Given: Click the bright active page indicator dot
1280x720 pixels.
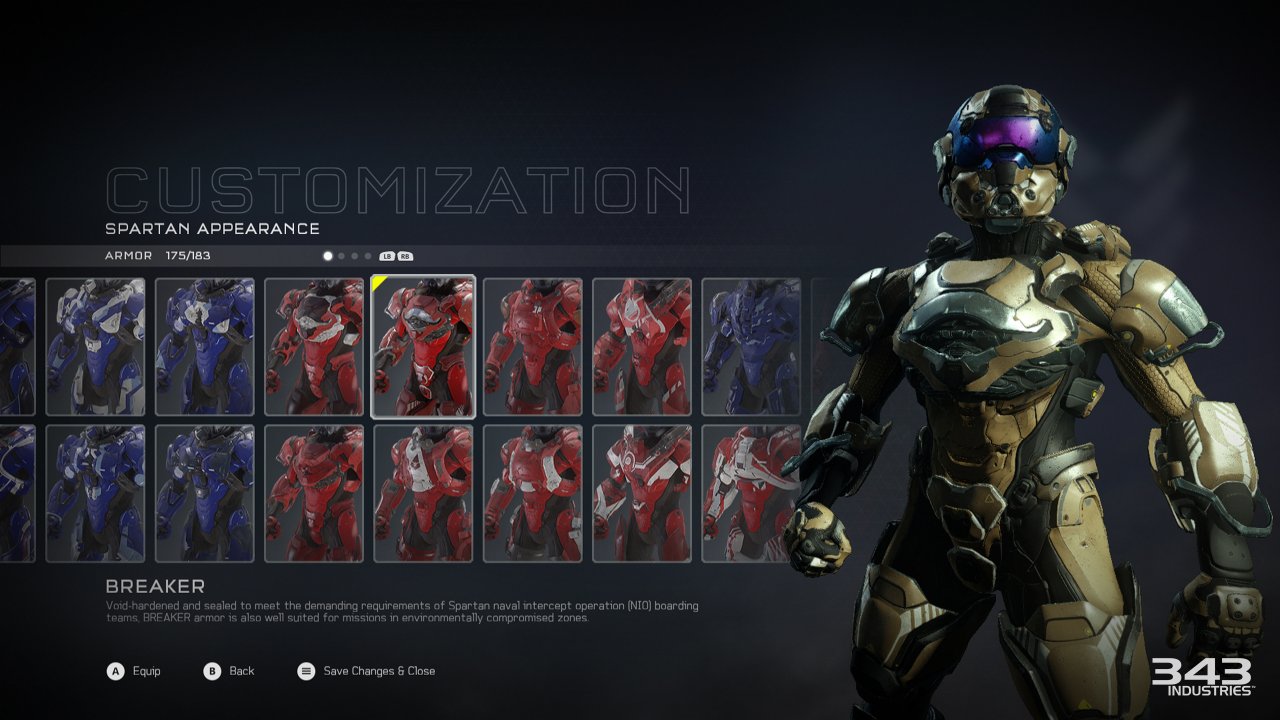Looking at the screenshot, I should pyautogui.click(x=328, y=256).
